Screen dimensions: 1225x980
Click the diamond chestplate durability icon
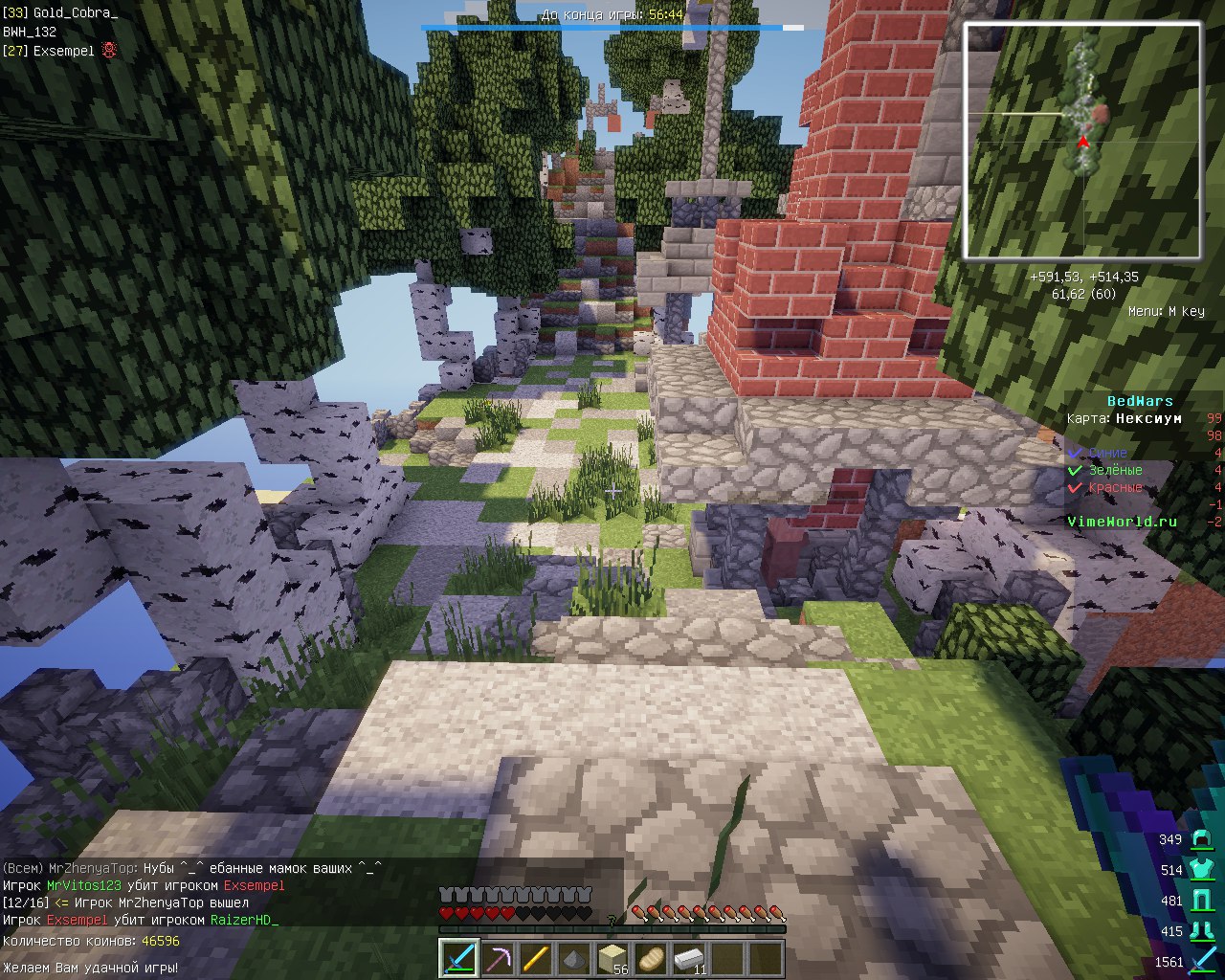1200,870
